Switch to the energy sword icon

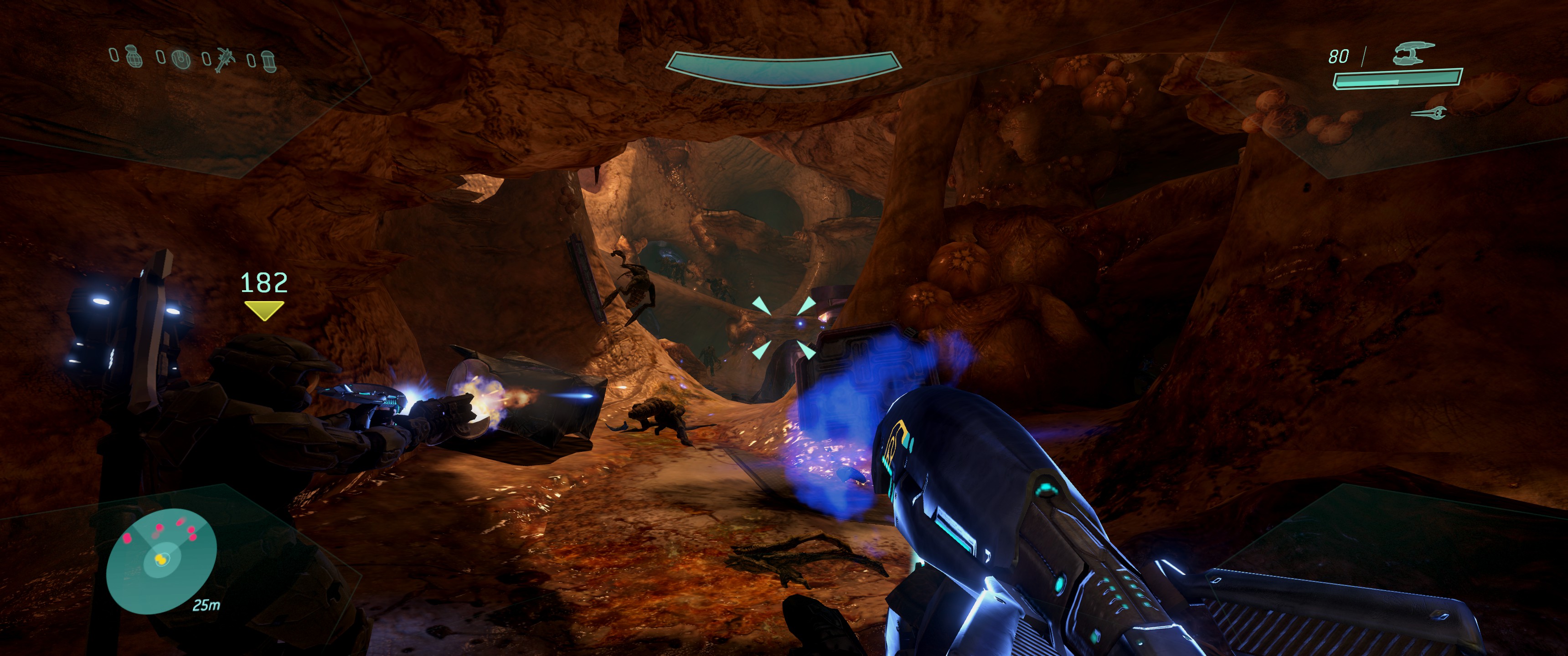tap(1428, 113)
